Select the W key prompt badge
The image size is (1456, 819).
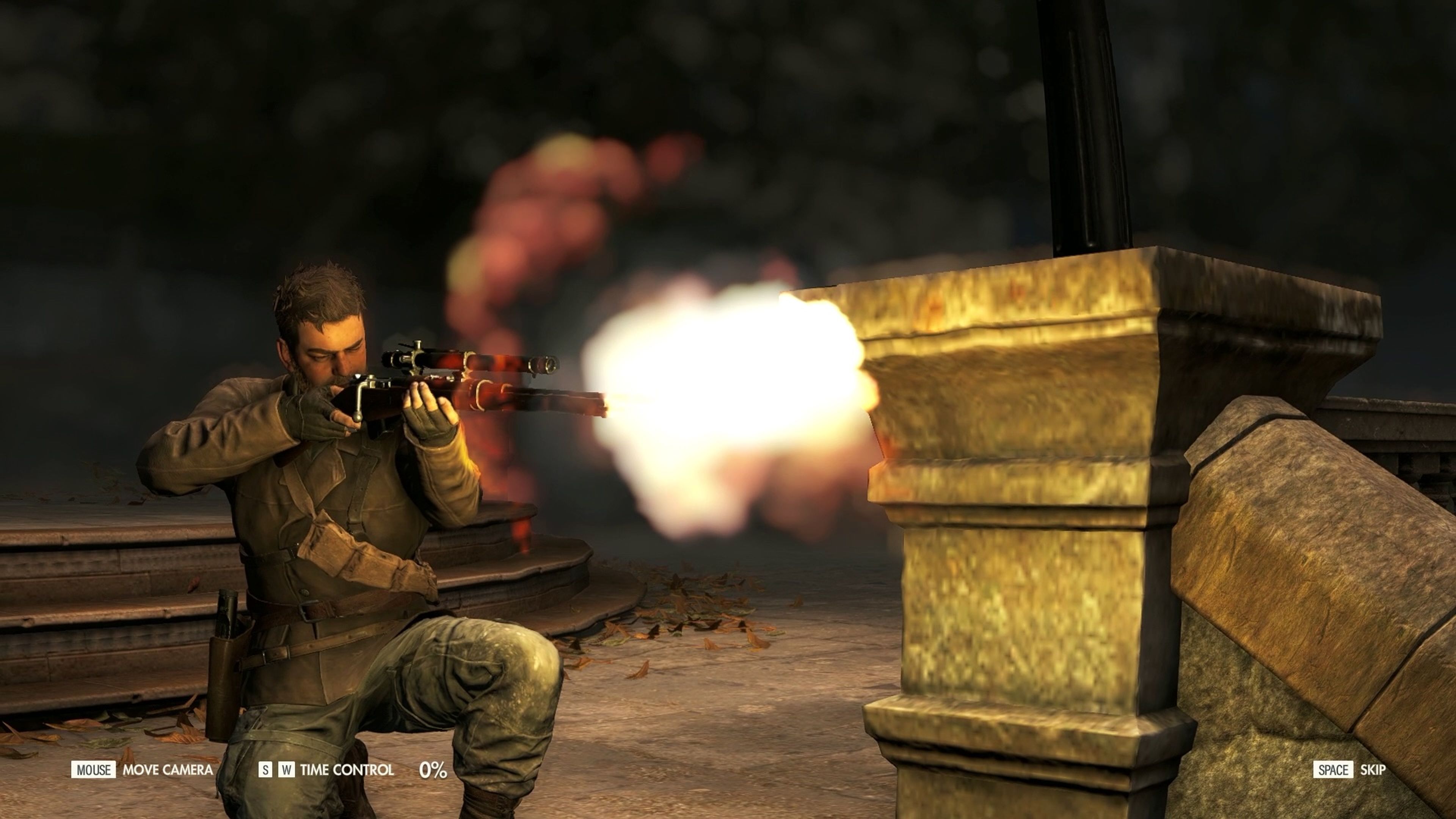click(287, 770)
